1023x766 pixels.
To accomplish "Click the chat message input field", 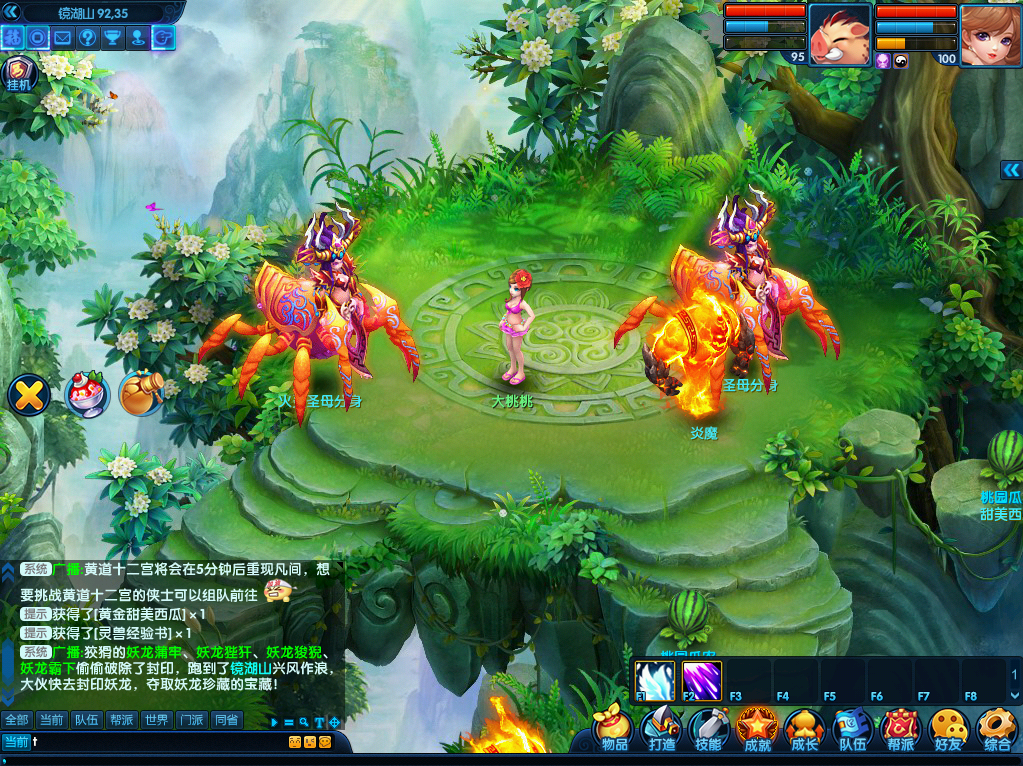I will coord(150,742).
